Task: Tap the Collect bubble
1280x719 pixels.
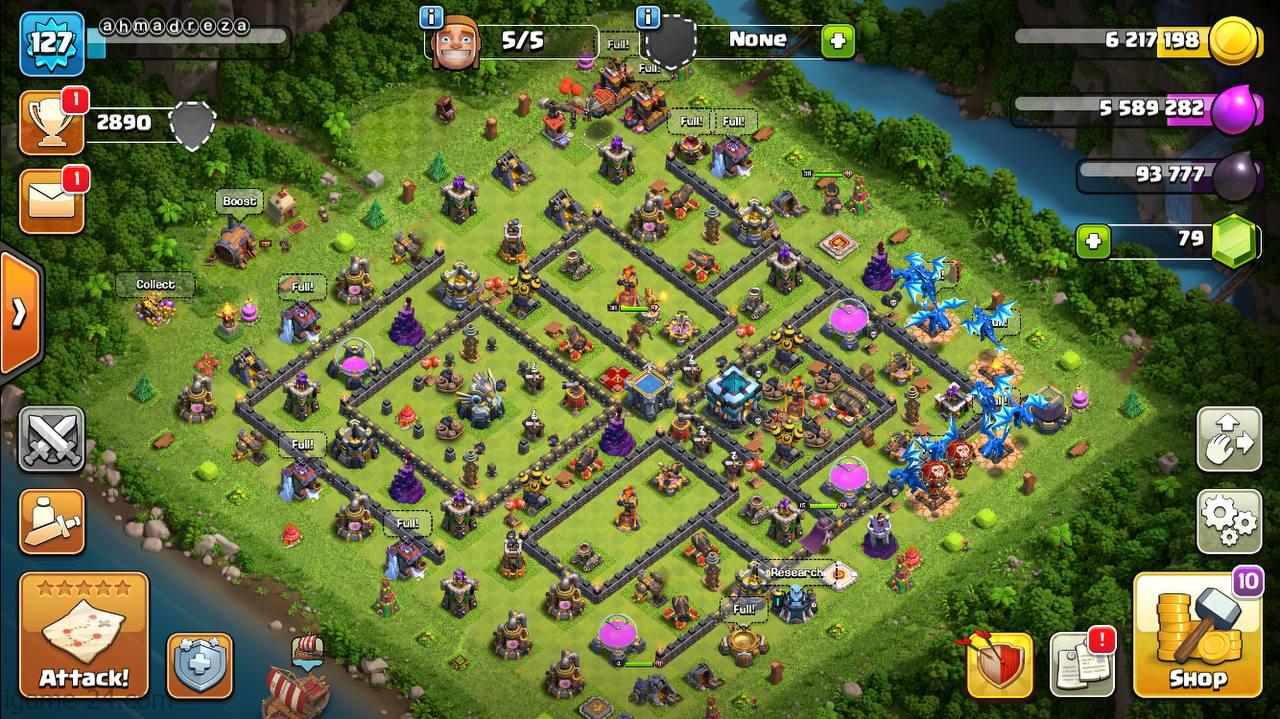Action: pyautogui.click(x=156, y=285)
